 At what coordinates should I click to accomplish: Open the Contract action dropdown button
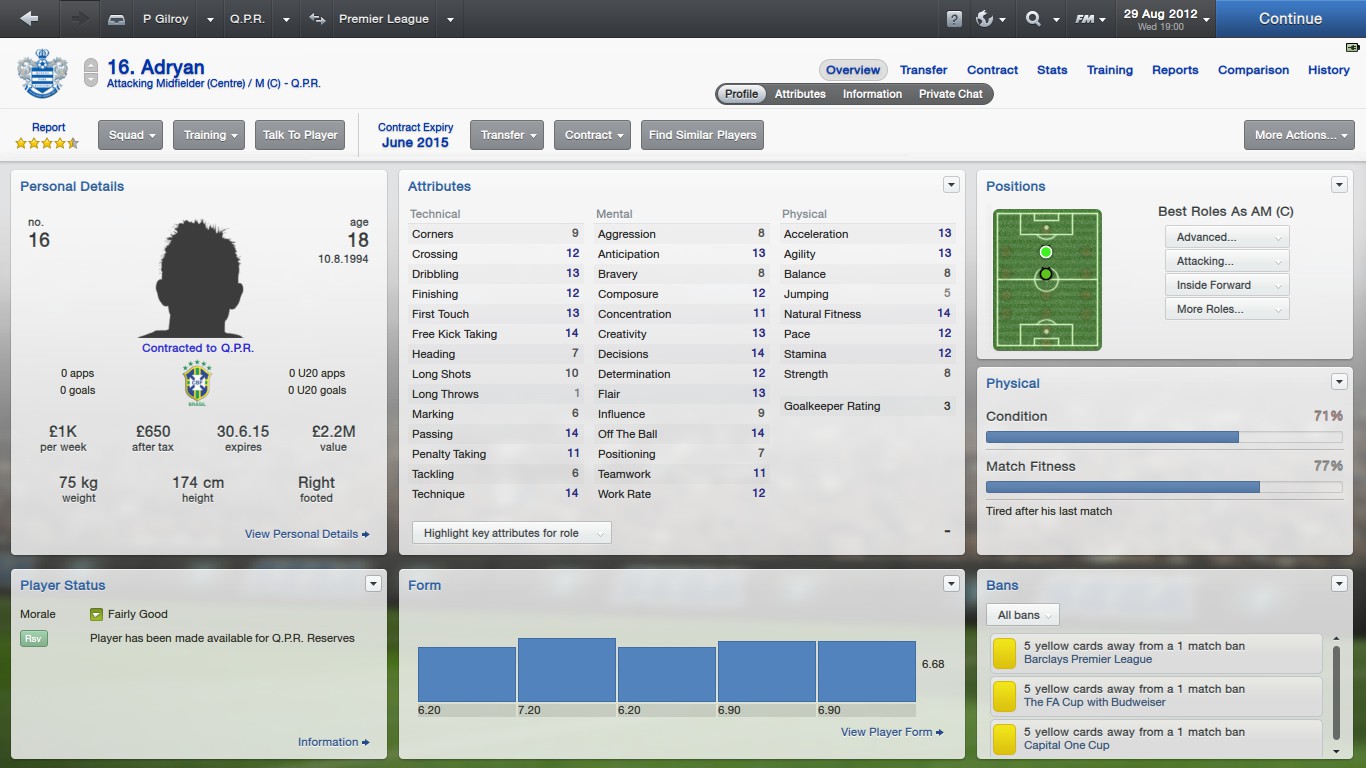[x=595, y=135]
